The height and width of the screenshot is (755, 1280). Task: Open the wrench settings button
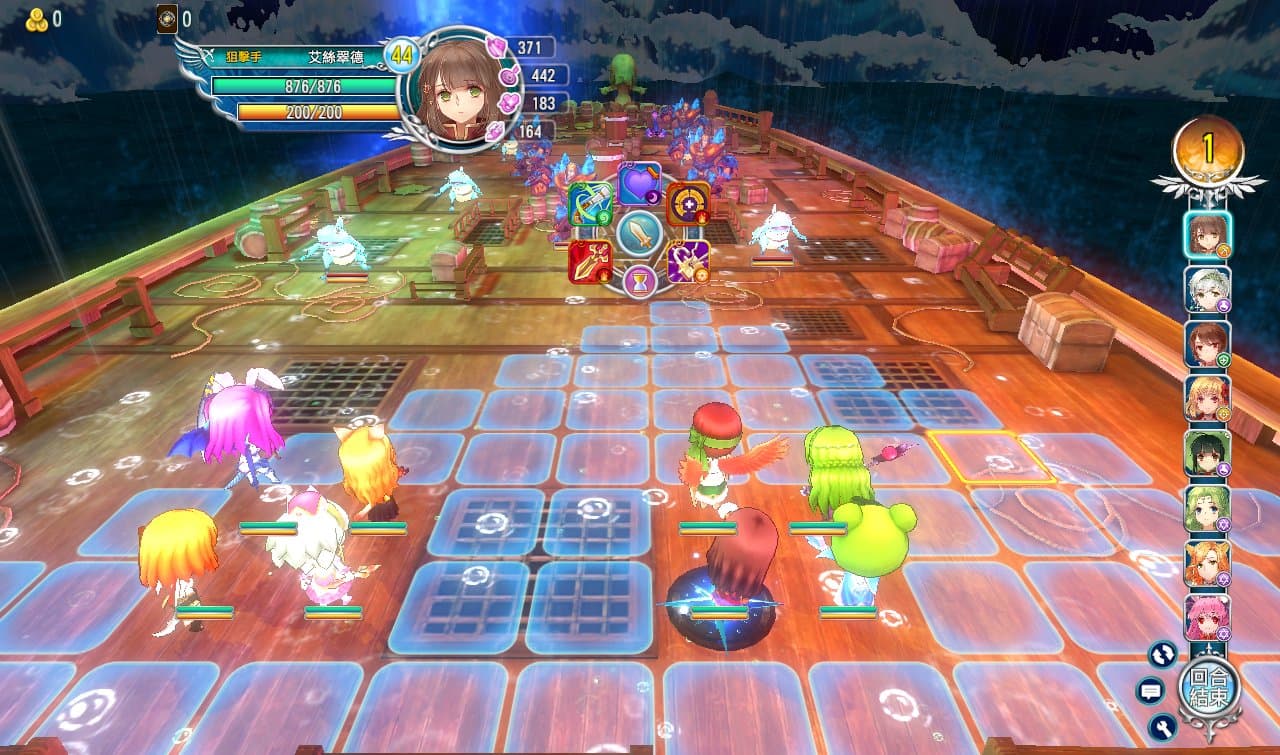pyautogui.click(x=1162, y=726)
